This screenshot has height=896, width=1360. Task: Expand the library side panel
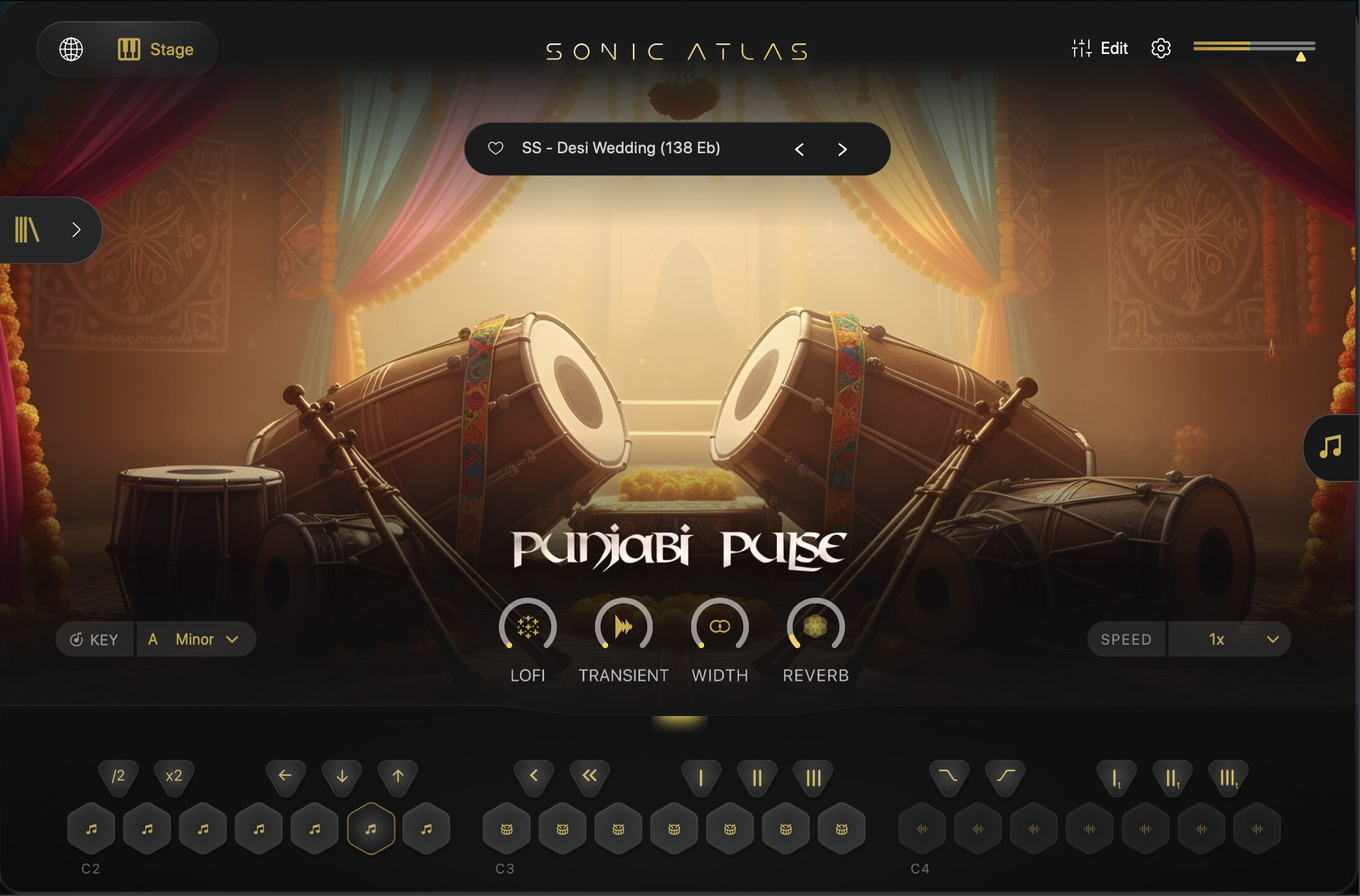[x=50, y=230]
